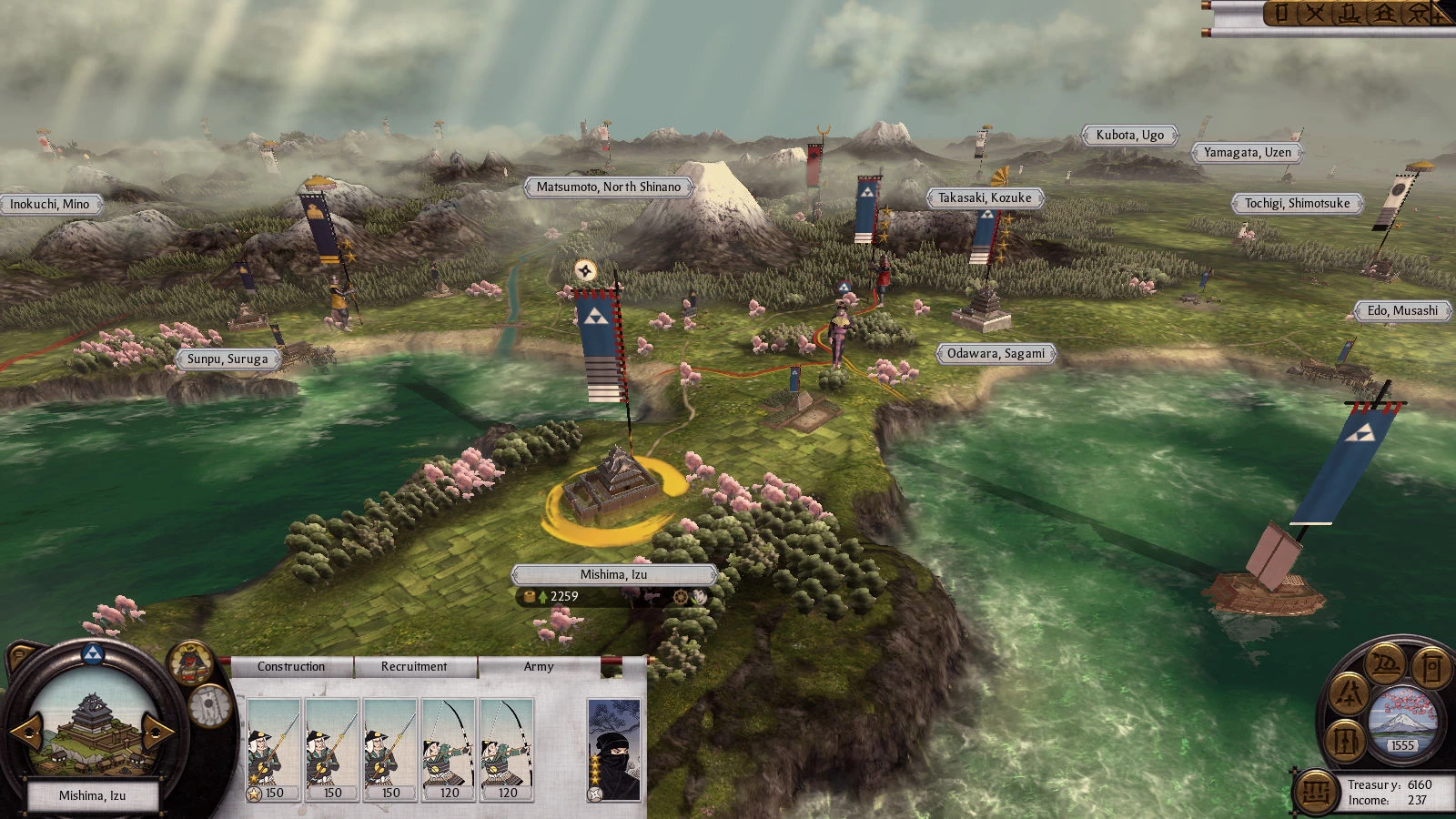1456x819 pixels.
Task: Select the Army tab
Action: coord(539,667)
